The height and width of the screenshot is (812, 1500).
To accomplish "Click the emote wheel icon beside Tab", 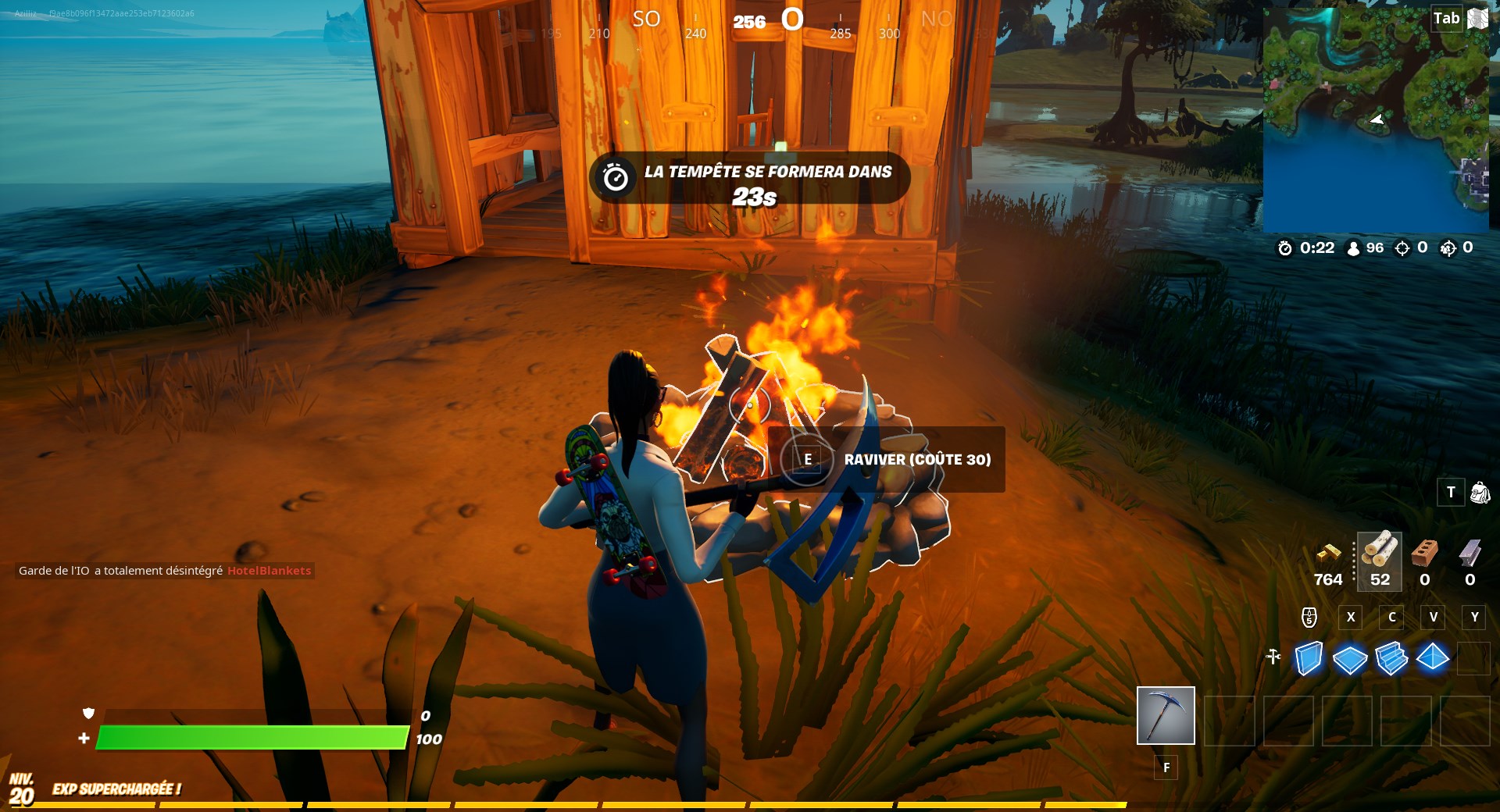I will (x=1477, y=18).
